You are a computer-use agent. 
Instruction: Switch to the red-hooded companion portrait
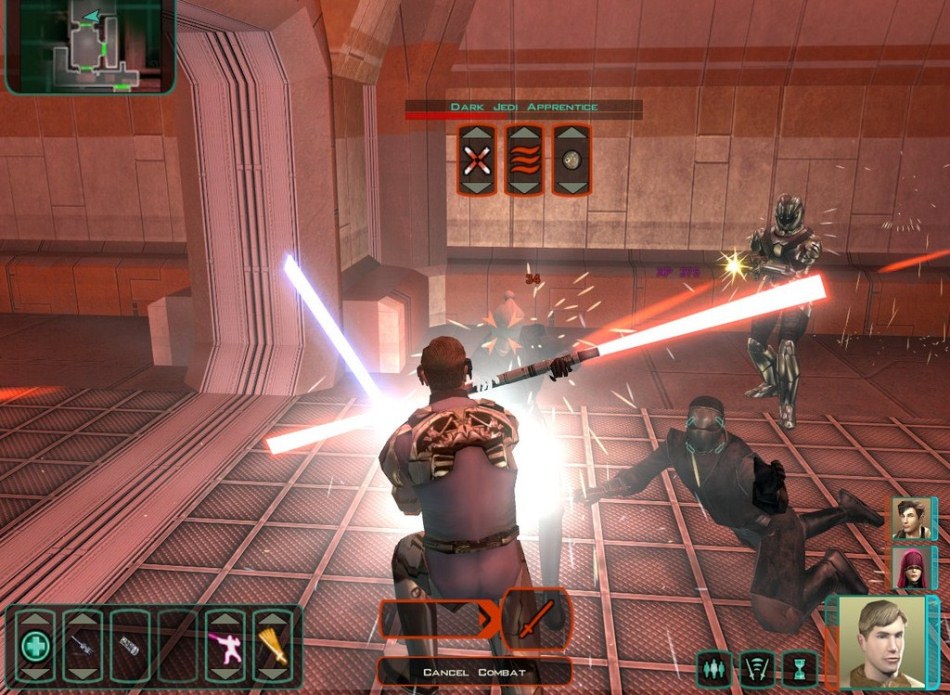910,568
